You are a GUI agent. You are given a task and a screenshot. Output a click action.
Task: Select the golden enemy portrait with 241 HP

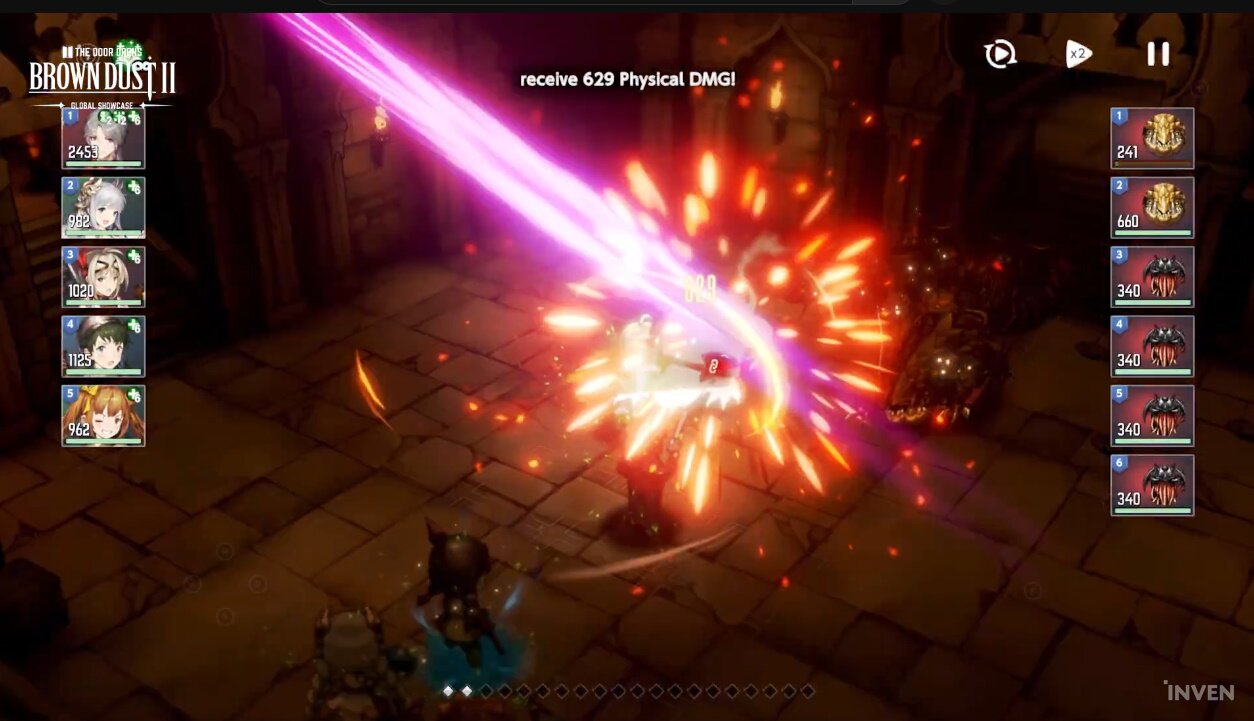click(1152, 138)
